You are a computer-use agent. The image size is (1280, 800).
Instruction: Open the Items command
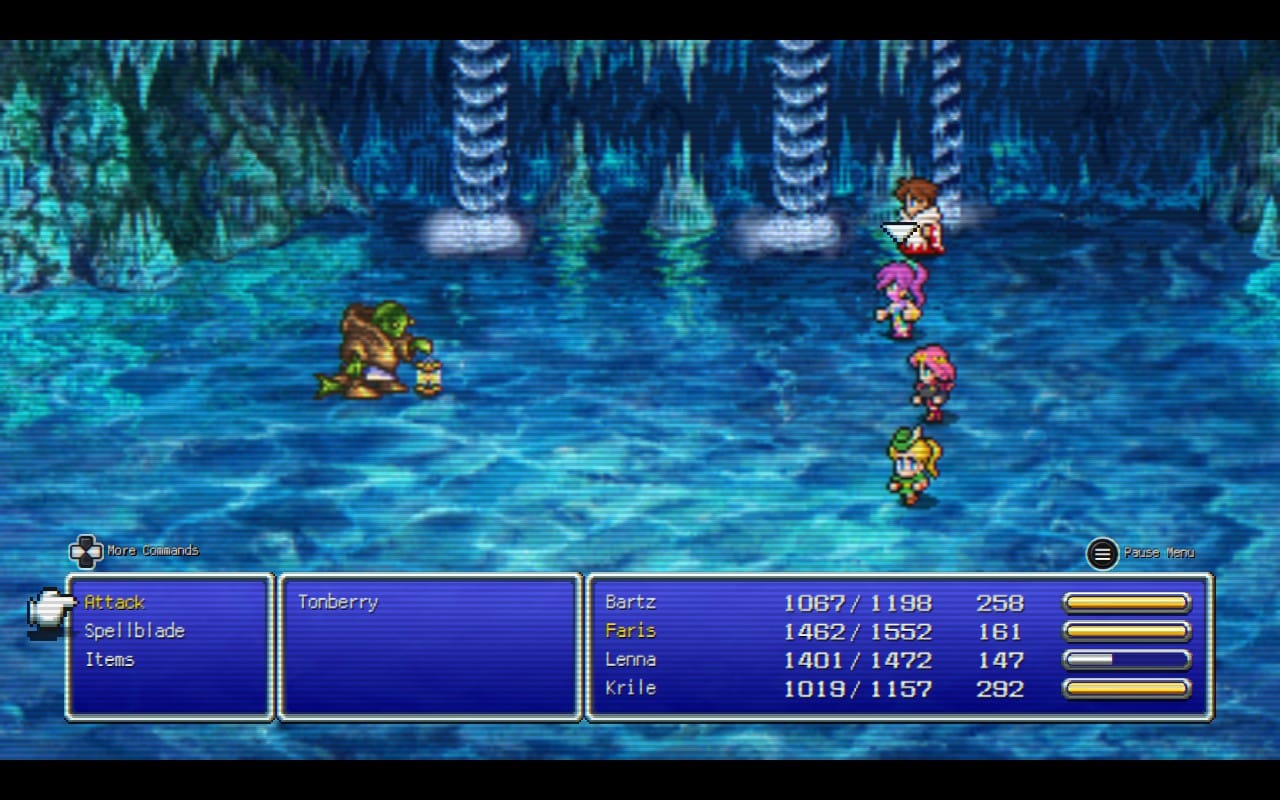click(109, 660)
